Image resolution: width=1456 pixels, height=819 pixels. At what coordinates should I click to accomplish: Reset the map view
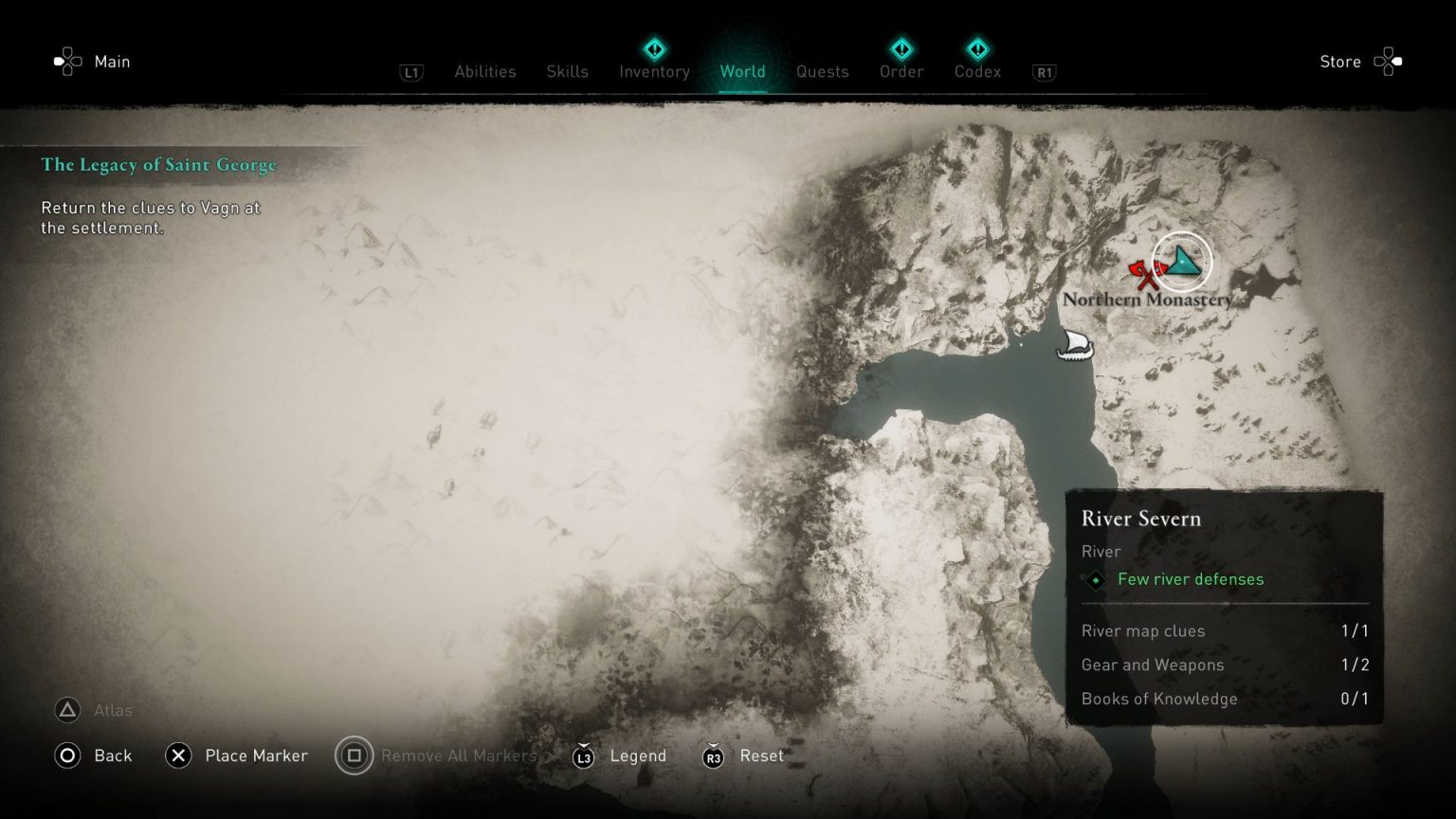[743, 755]
